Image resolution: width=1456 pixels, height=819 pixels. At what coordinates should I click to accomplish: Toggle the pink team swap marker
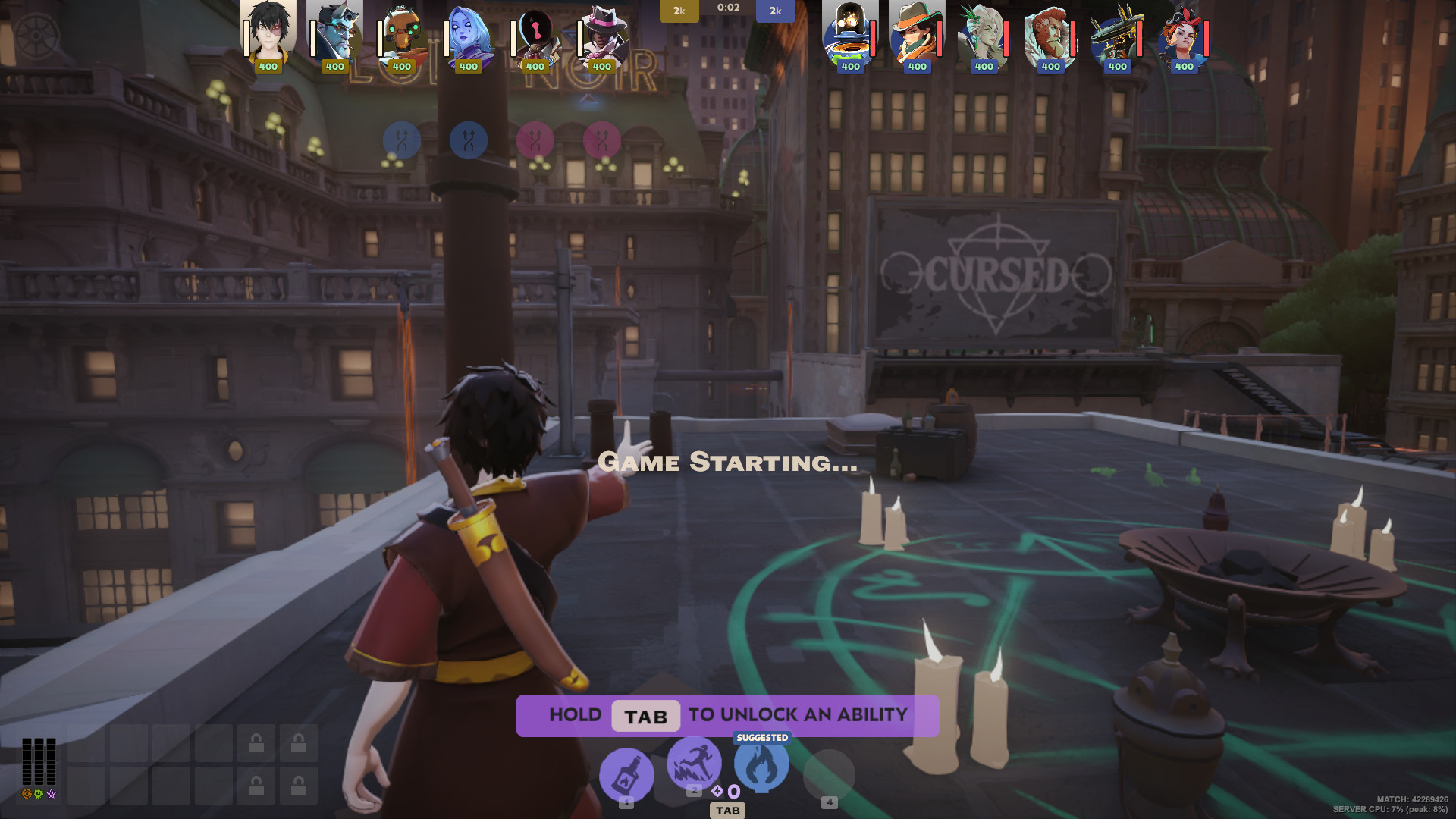536,140
